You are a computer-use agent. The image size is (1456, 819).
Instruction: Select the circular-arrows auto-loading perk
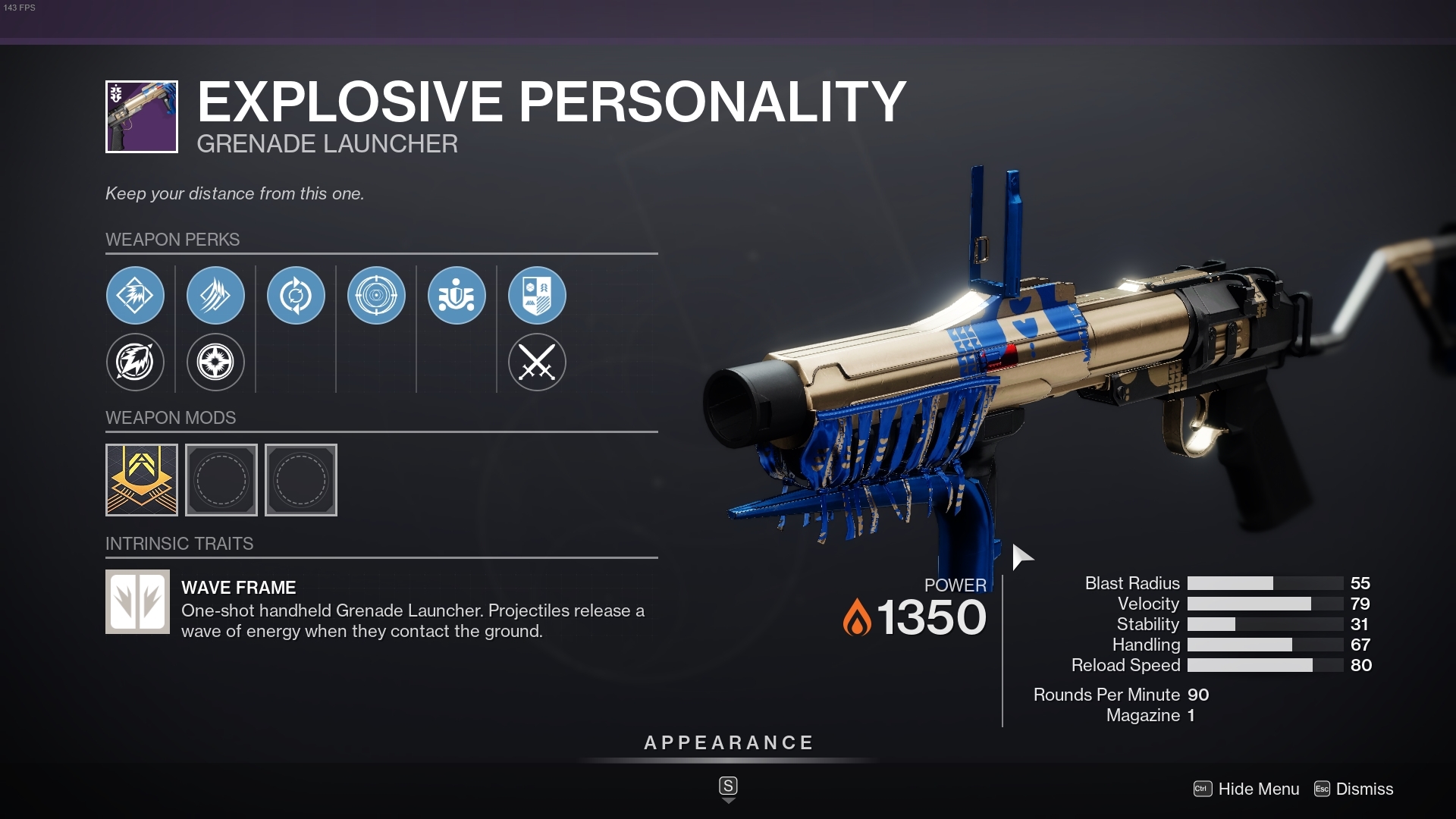point(296,296)
